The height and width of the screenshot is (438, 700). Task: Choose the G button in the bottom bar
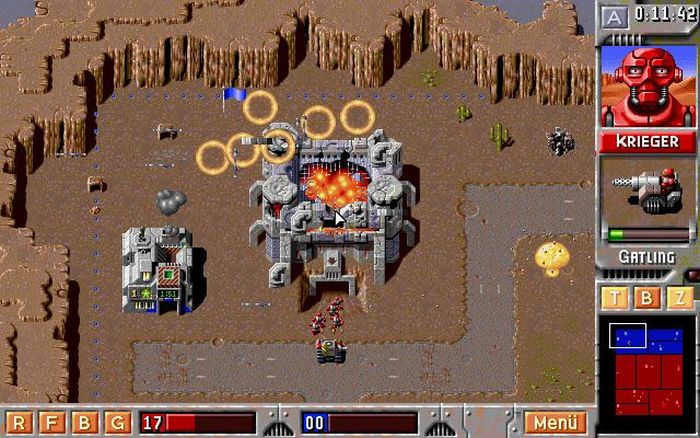point(117,423)
